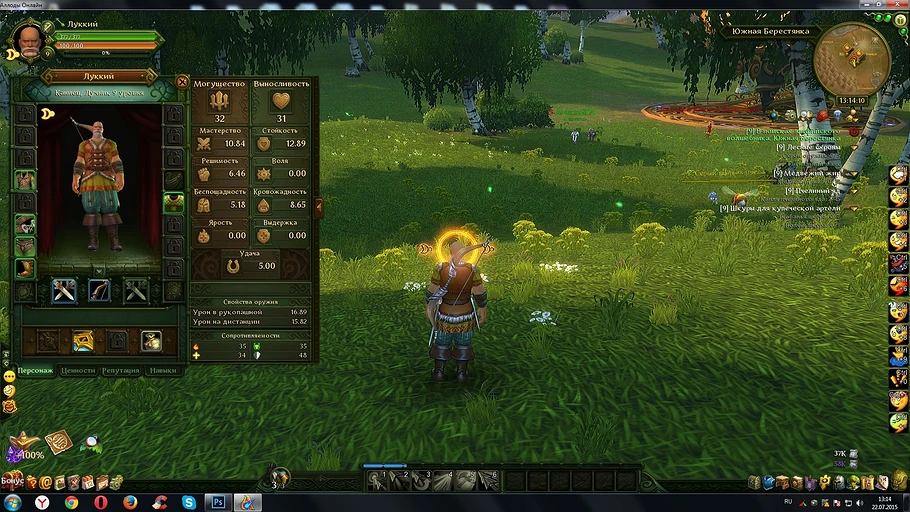Collapse the stats panel side arrow
Viewport: 910px width, 512px height.
pos(319,208)
